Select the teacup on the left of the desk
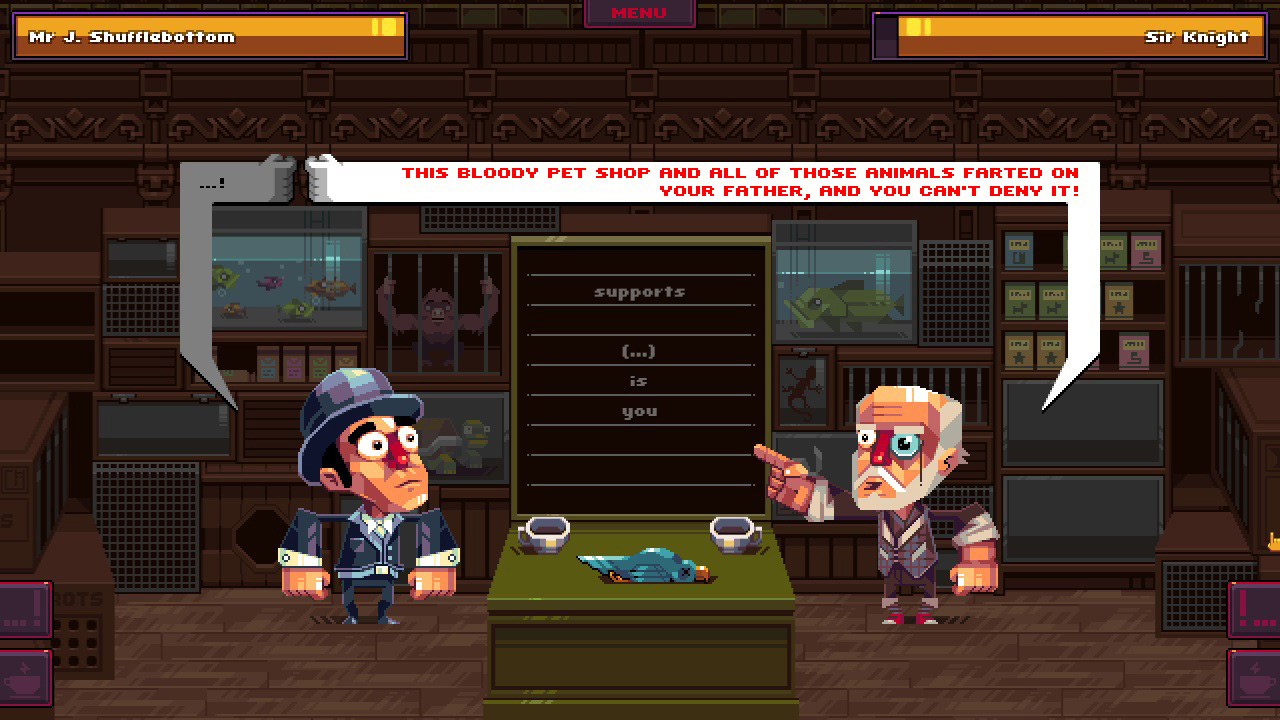The width and height of the screenshot is (1280, 720). [x=545, y=535]
